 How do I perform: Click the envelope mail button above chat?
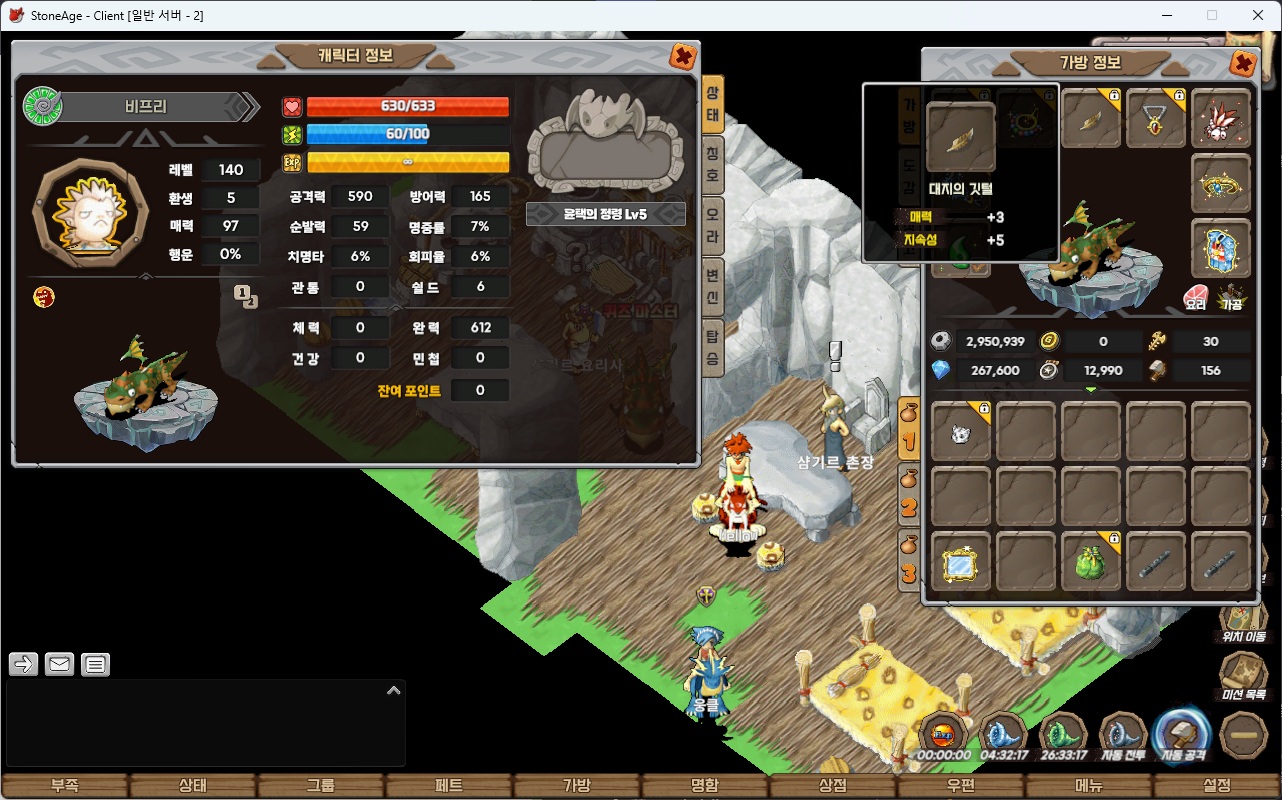point(59,663)
